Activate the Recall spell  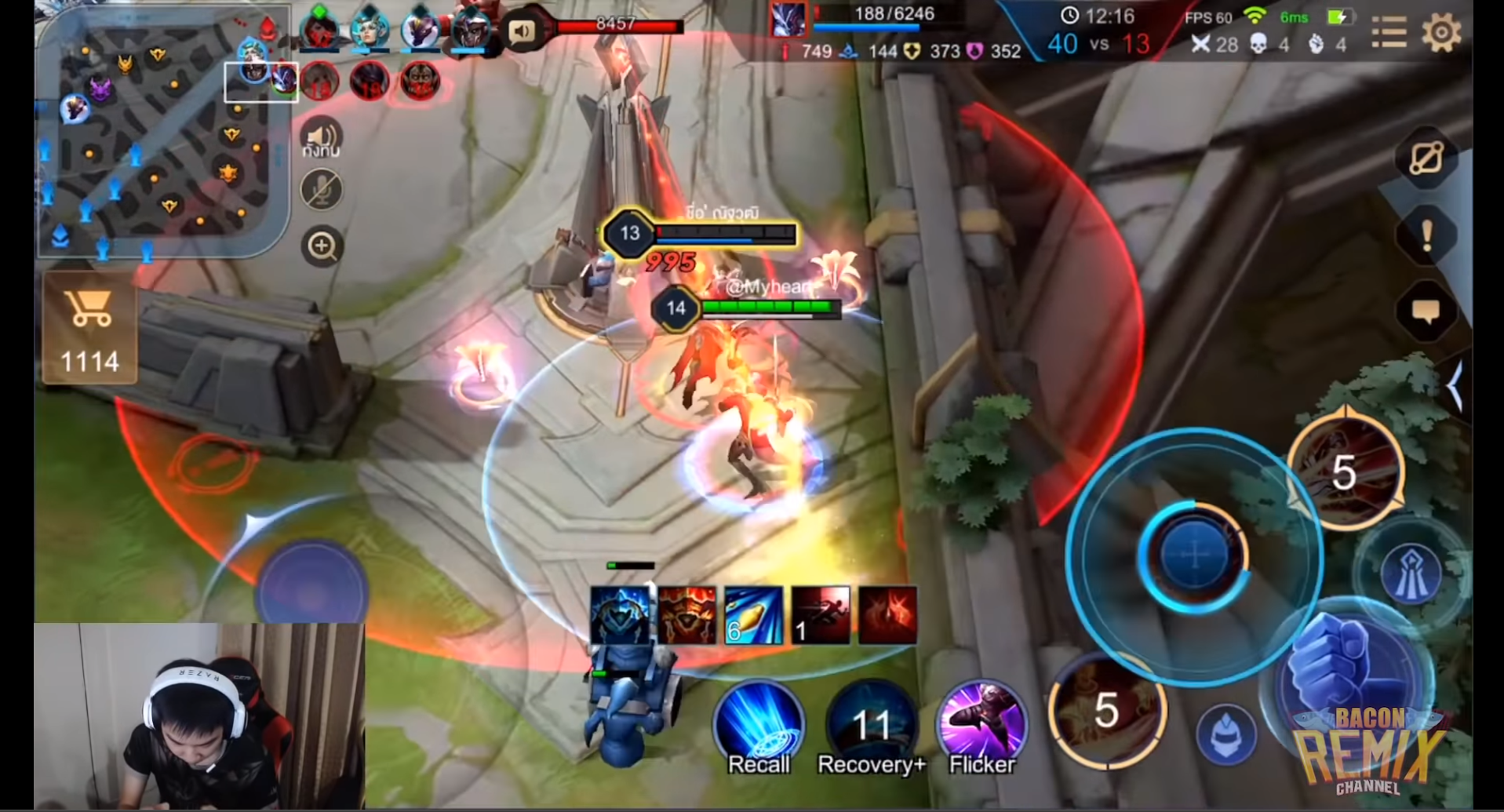[759, 726]
